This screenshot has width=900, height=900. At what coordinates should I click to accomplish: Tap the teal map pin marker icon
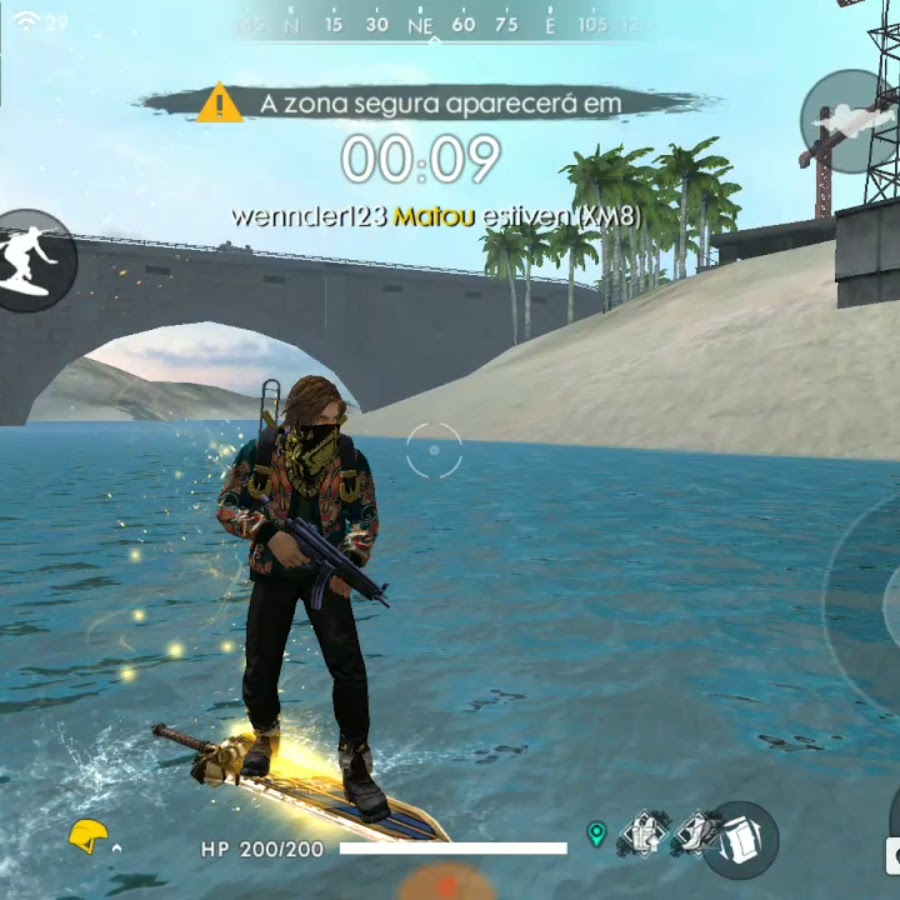point(597,834)
